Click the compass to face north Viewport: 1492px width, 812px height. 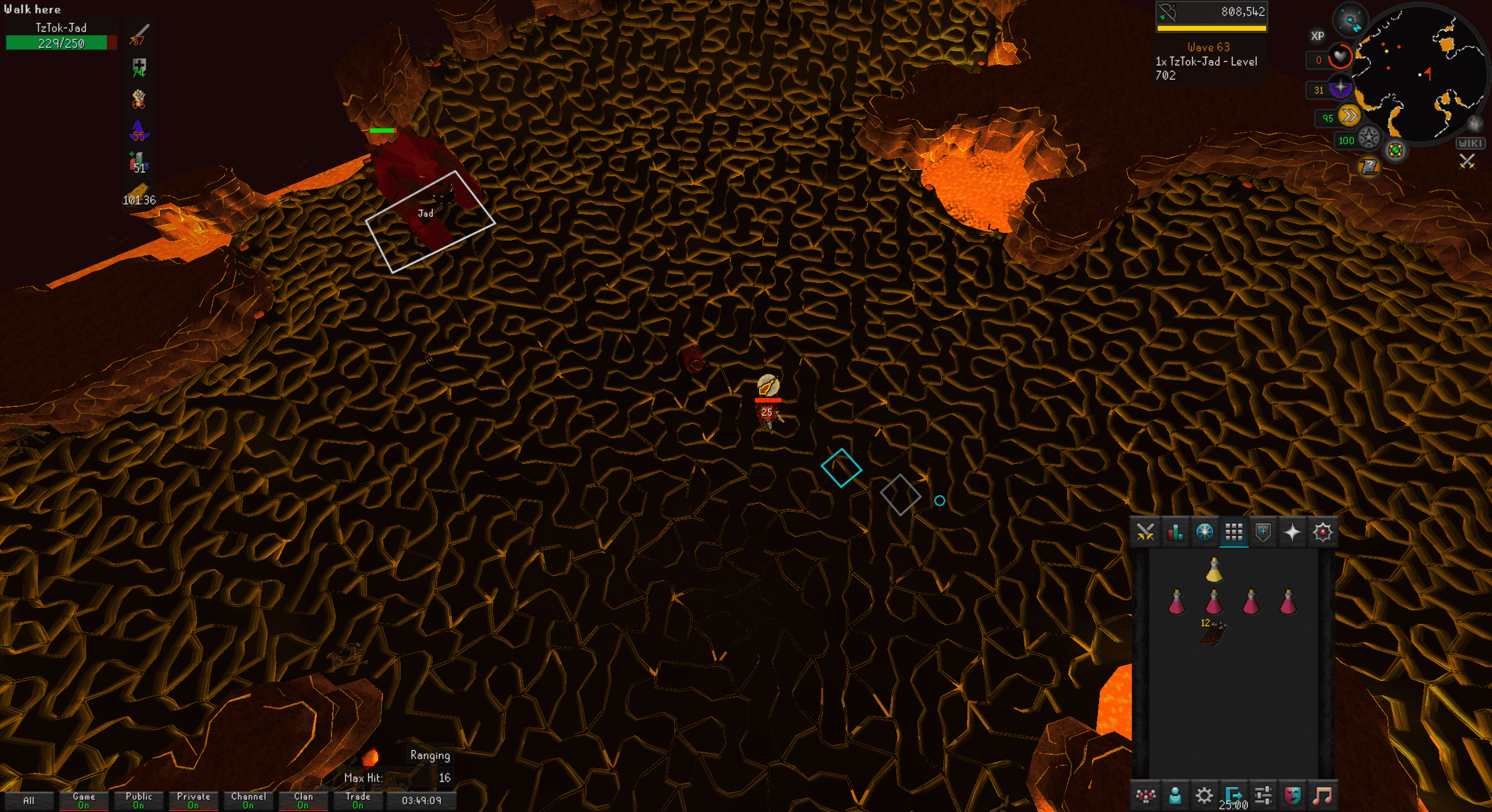click(x=1350, y=22)
